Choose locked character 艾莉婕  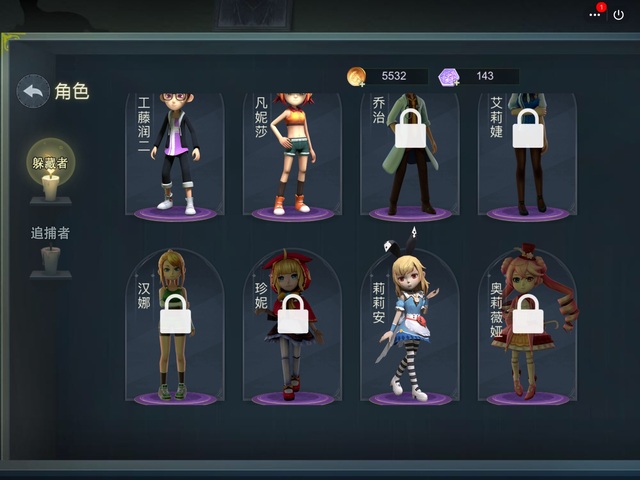pyautogui.click(x=527, y=155)
